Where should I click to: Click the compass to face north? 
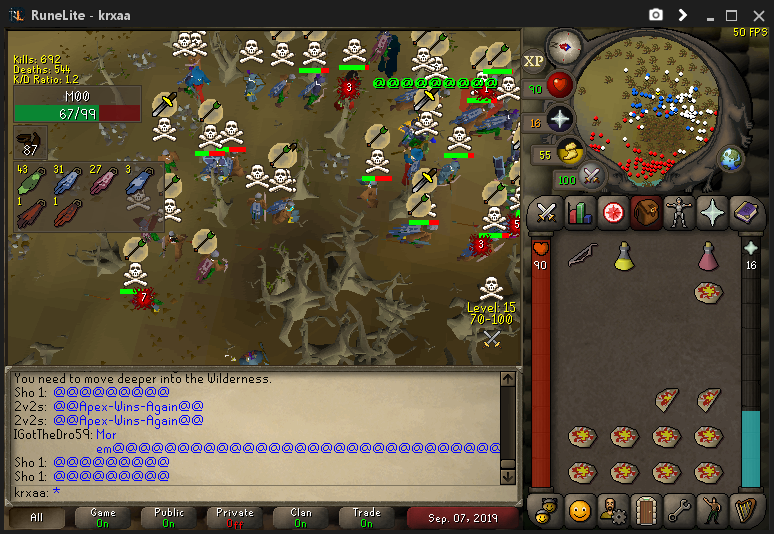pyautogui.click(x=565, y=47)
